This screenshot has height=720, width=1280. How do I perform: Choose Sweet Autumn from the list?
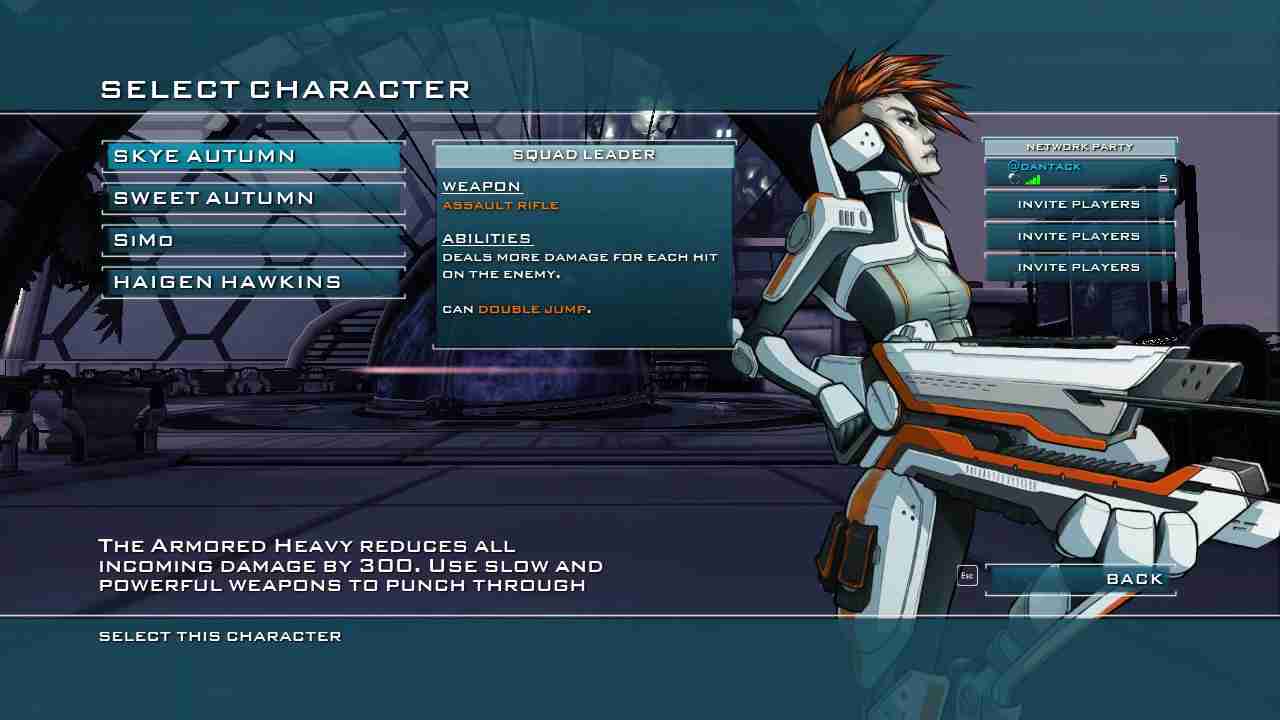(x=253, y=198)
